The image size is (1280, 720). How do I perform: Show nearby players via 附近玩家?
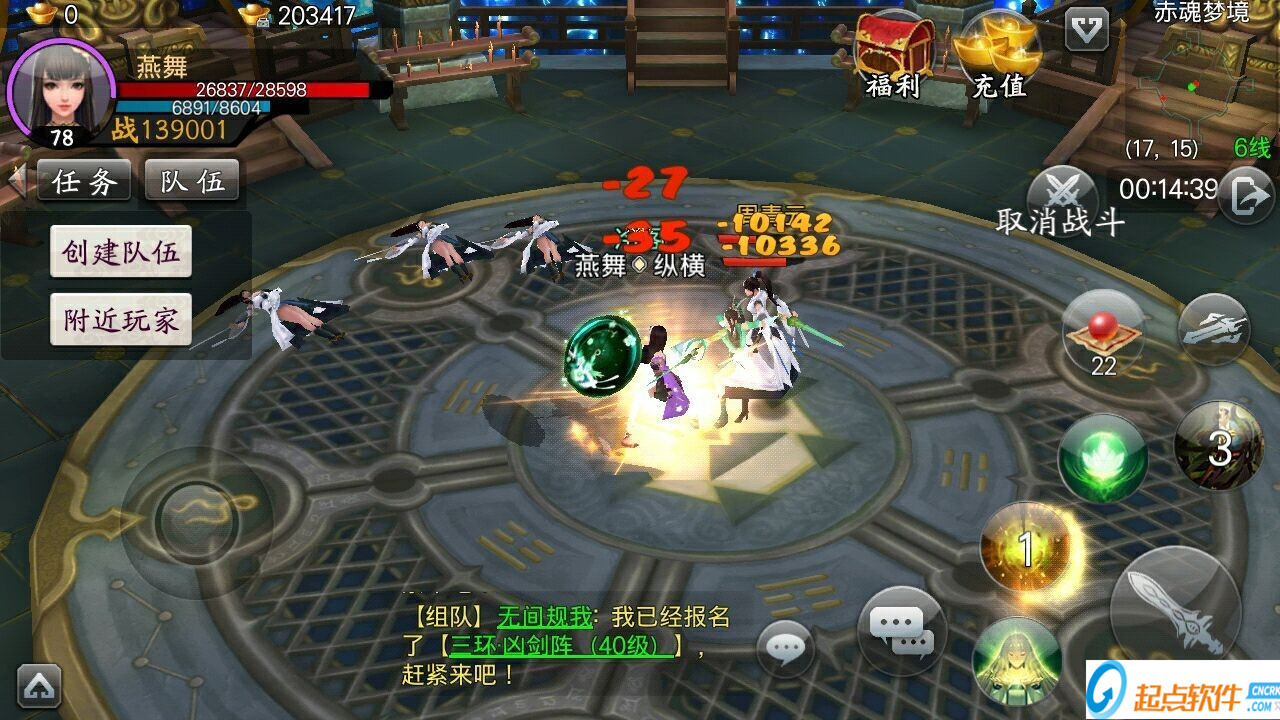(121, 320)
